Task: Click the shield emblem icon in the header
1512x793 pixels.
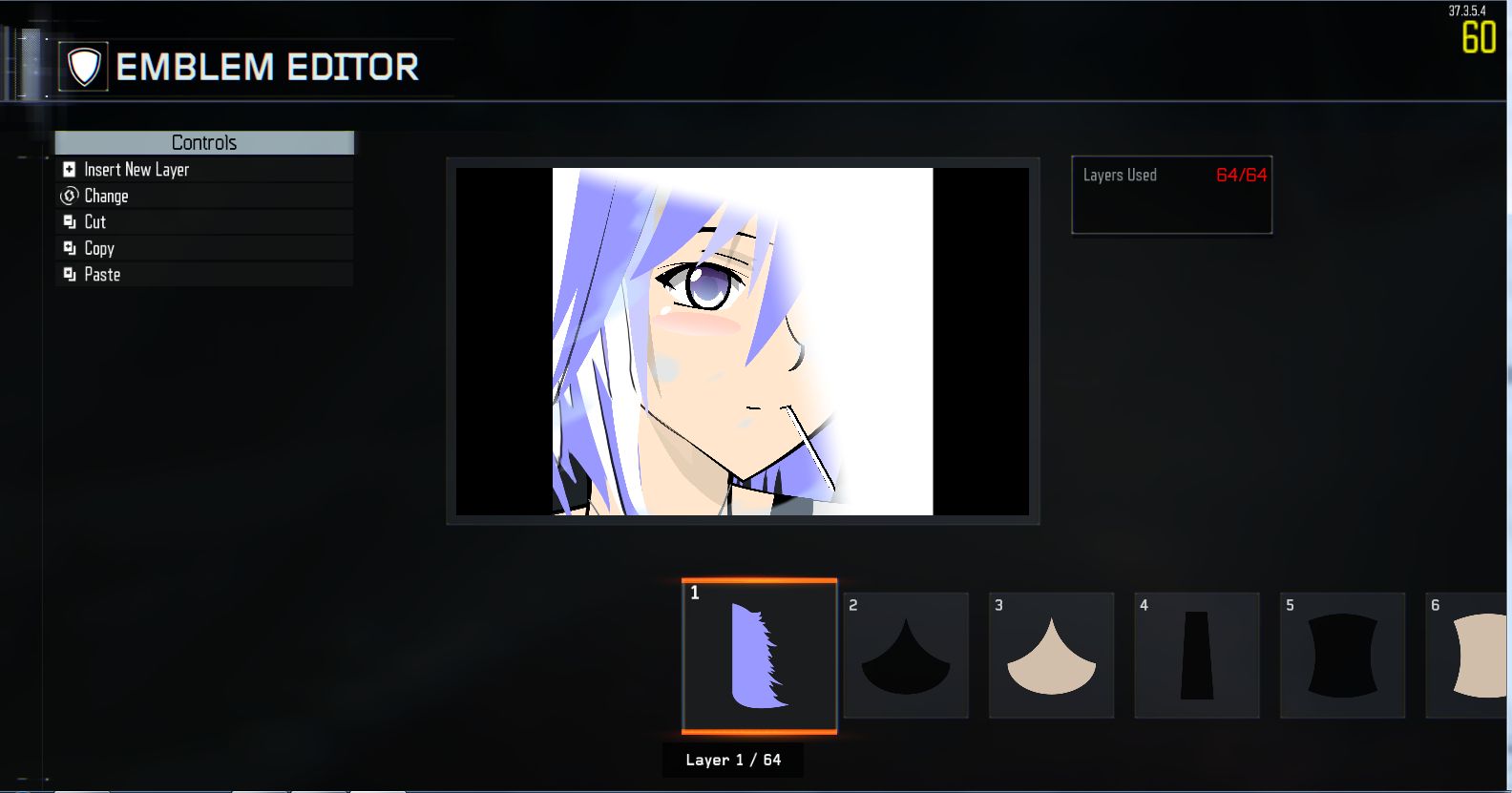Action: 83,67
